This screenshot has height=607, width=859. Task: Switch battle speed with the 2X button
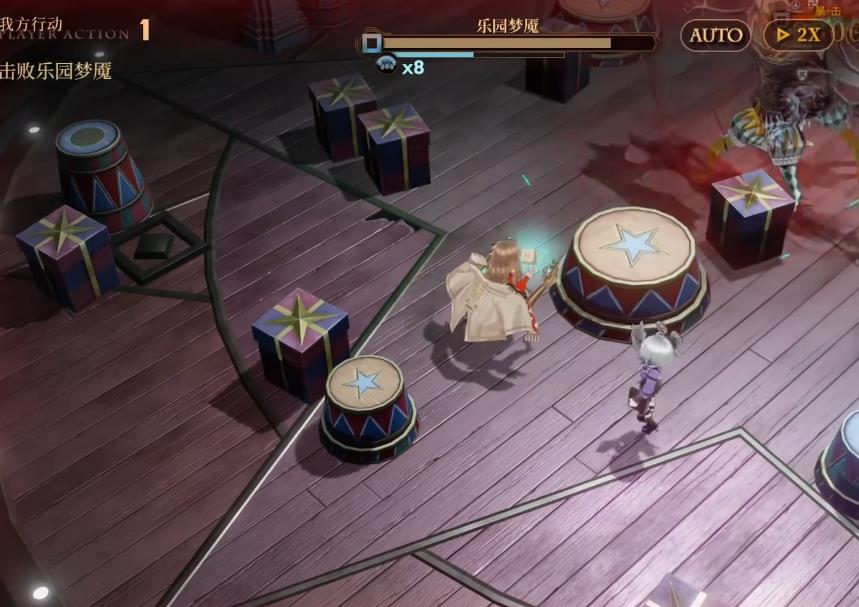click(x=798, y=36)
